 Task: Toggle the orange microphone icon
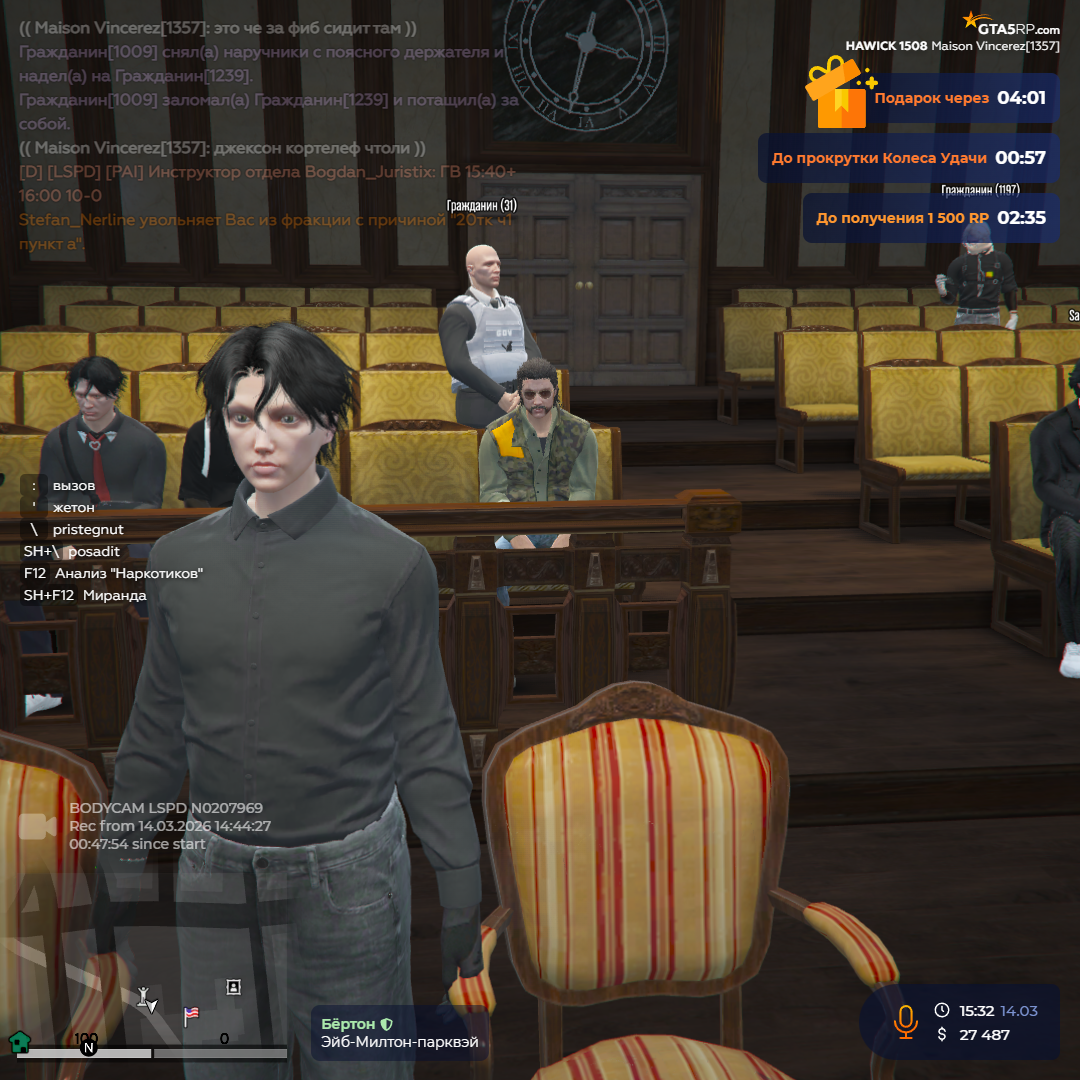pos(906,1021)
